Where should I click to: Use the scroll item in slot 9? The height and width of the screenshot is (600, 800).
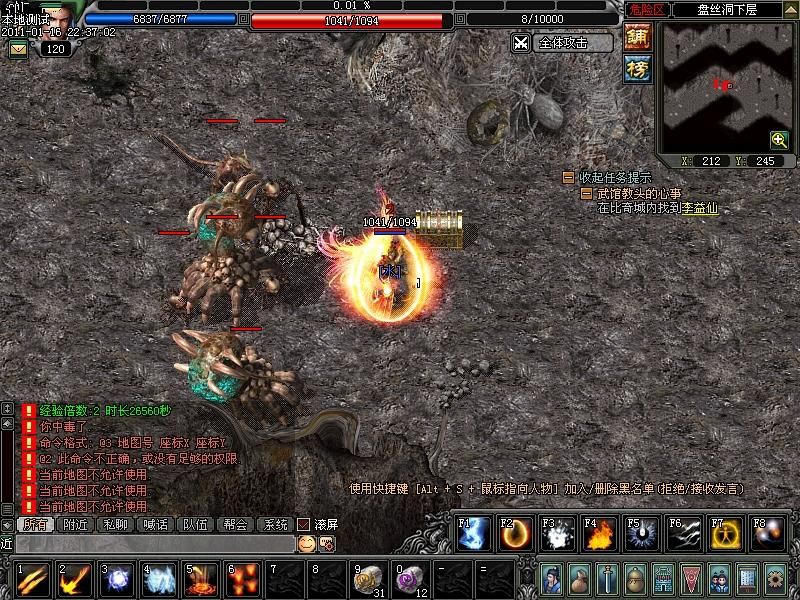[369, 579]
